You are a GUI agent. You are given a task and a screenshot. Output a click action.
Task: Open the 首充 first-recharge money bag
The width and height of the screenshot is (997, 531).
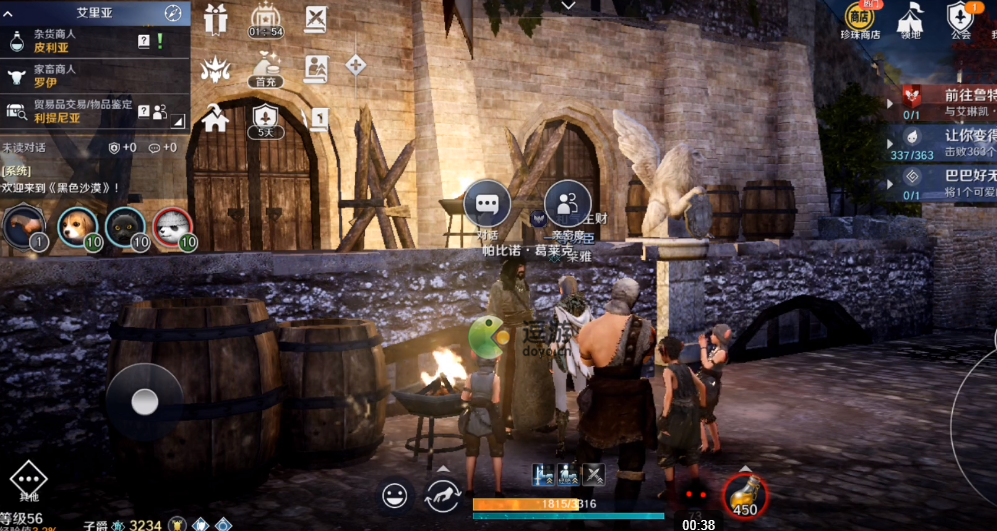coord(264,68)
